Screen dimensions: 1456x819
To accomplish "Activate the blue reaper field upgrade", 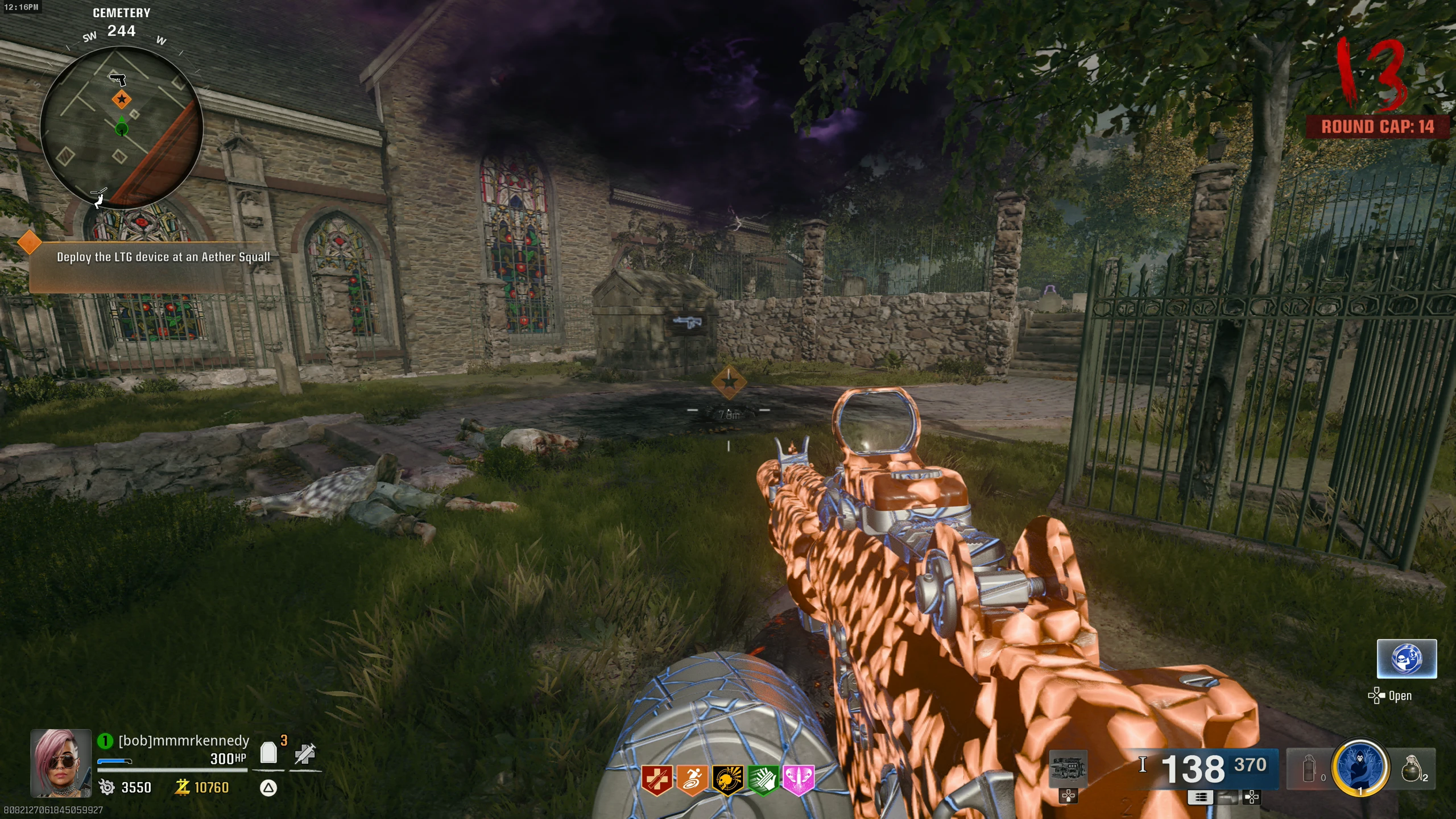I will (1360, 768).
